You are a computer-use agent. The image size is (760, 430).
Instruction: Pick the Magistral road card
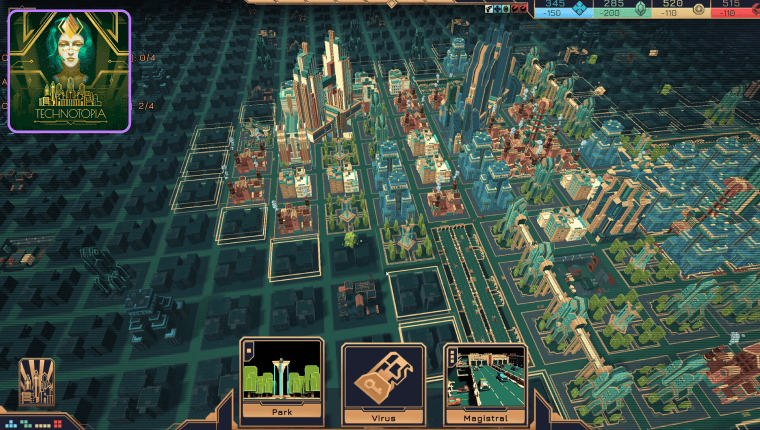pyautogui.click(x=486, y=381)
